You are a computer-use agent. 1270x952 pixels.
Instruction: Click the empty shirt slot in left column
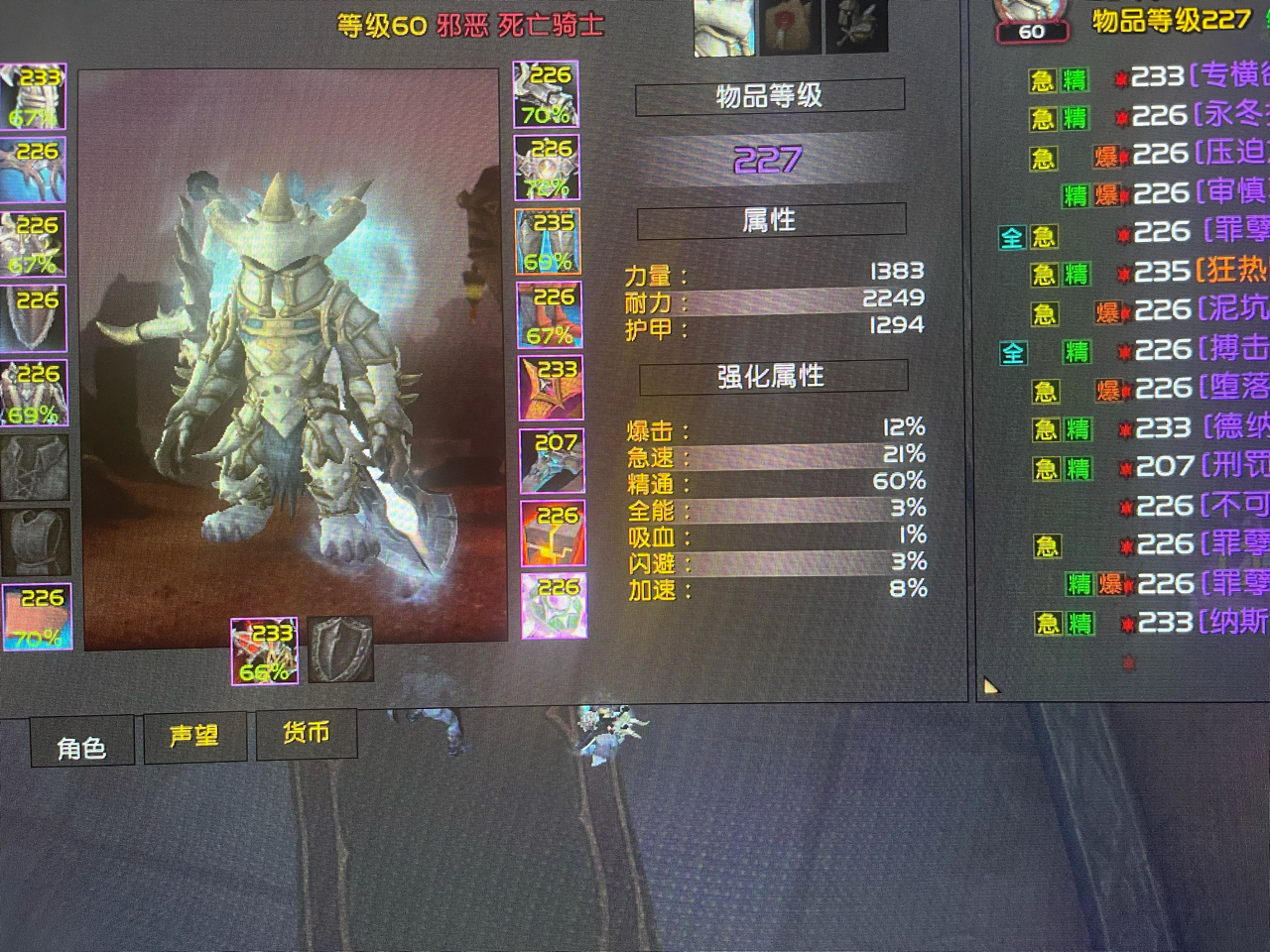point(35,466)
